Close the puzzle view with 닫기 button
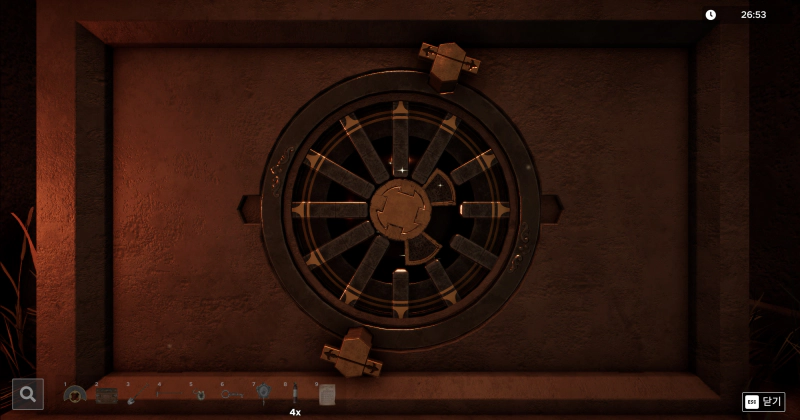The image size is (800, 420). (x=764, y=401)
